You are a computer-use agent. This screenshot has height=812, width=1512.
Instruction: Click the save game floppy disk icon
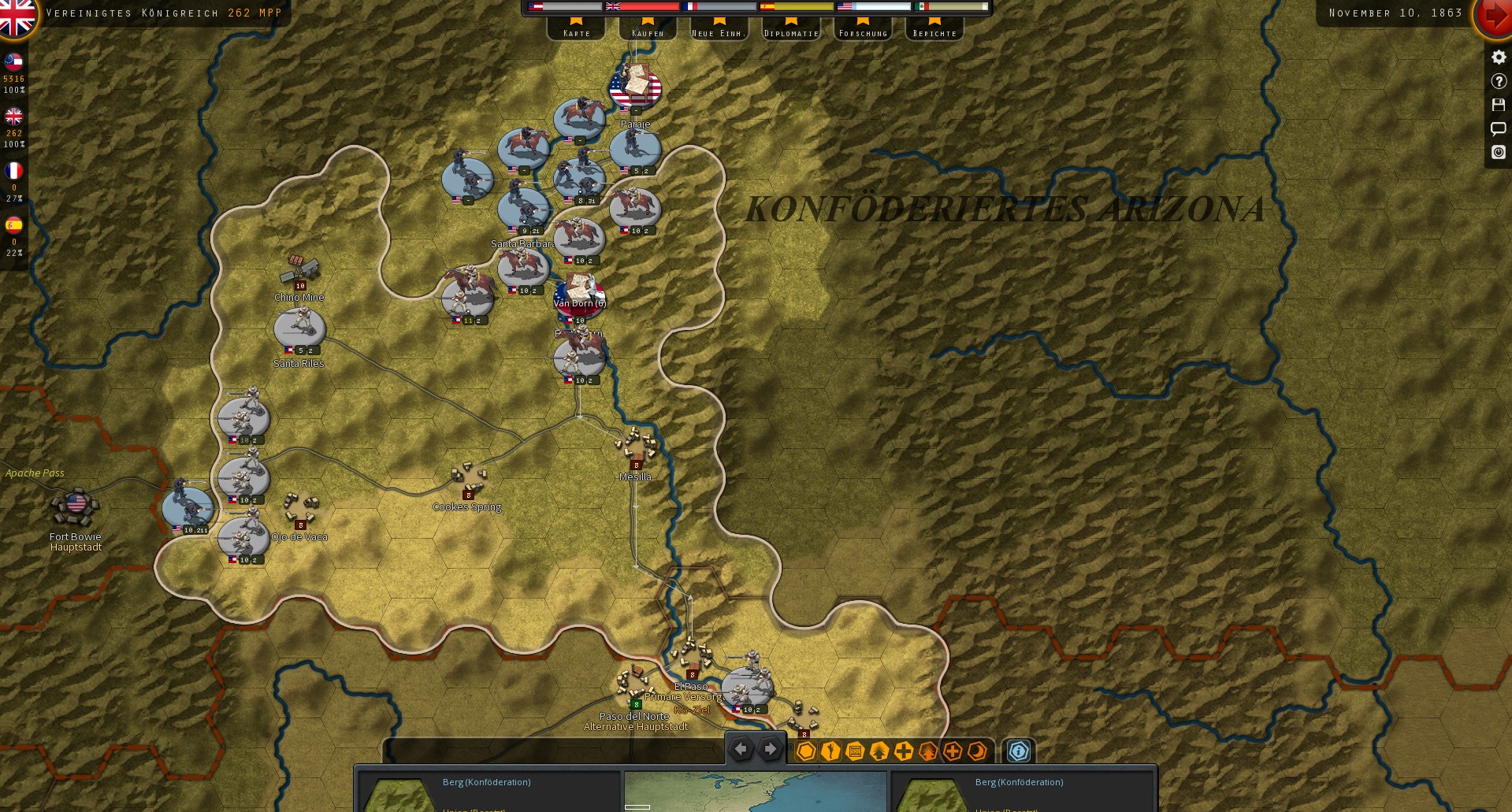click(1498, 105)
